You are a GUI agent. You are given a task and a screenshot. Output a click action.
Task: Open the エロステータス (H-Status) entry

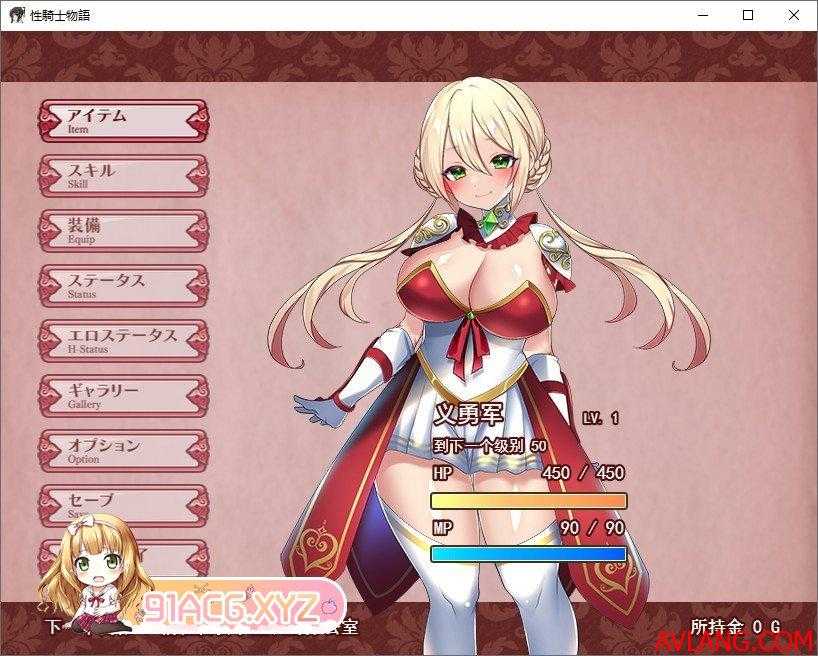[123, 341]
